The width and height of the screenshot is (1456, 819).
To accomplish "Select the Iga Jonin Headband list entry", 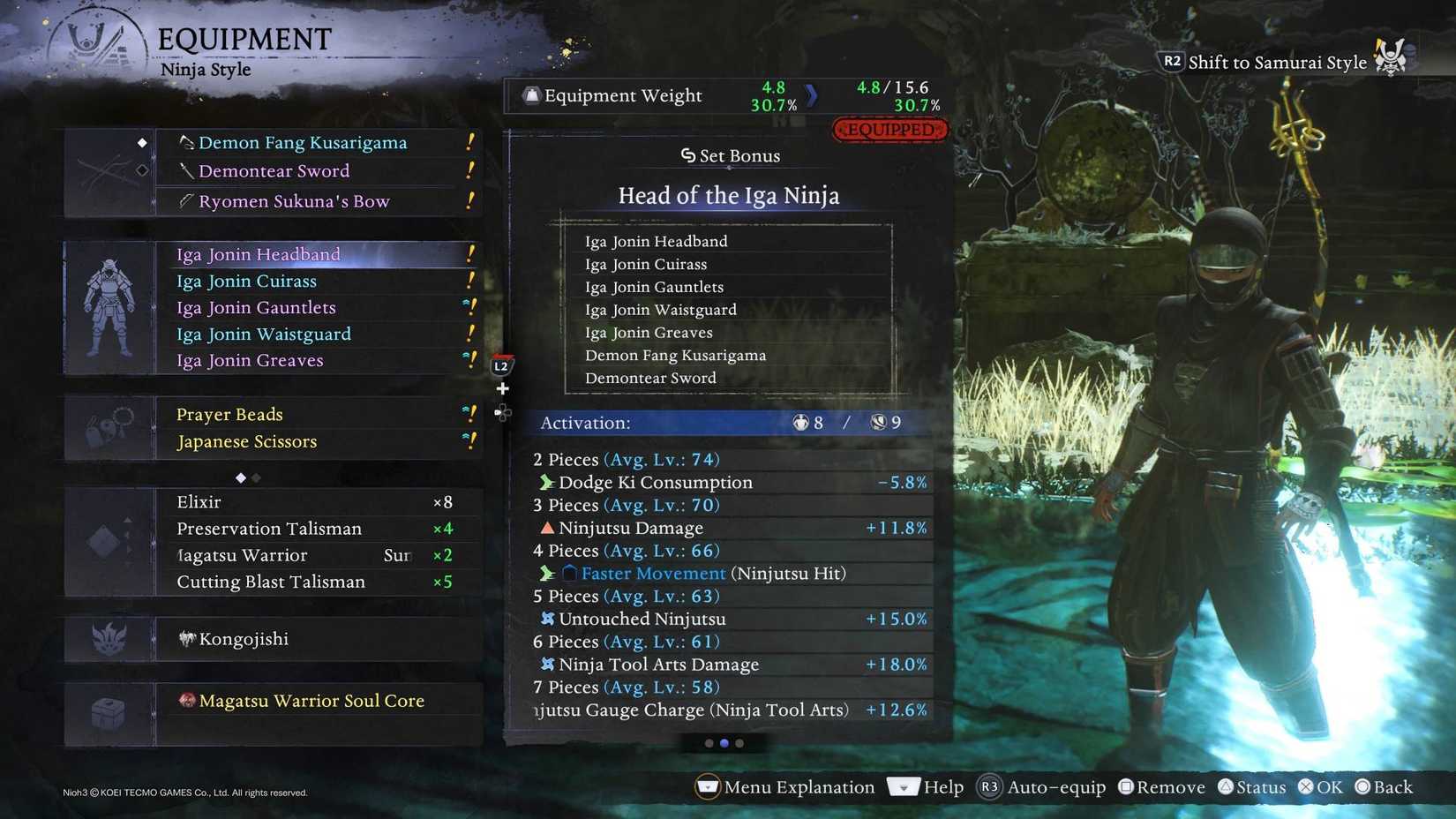I will pyautogui.click(x=258, y=254).
